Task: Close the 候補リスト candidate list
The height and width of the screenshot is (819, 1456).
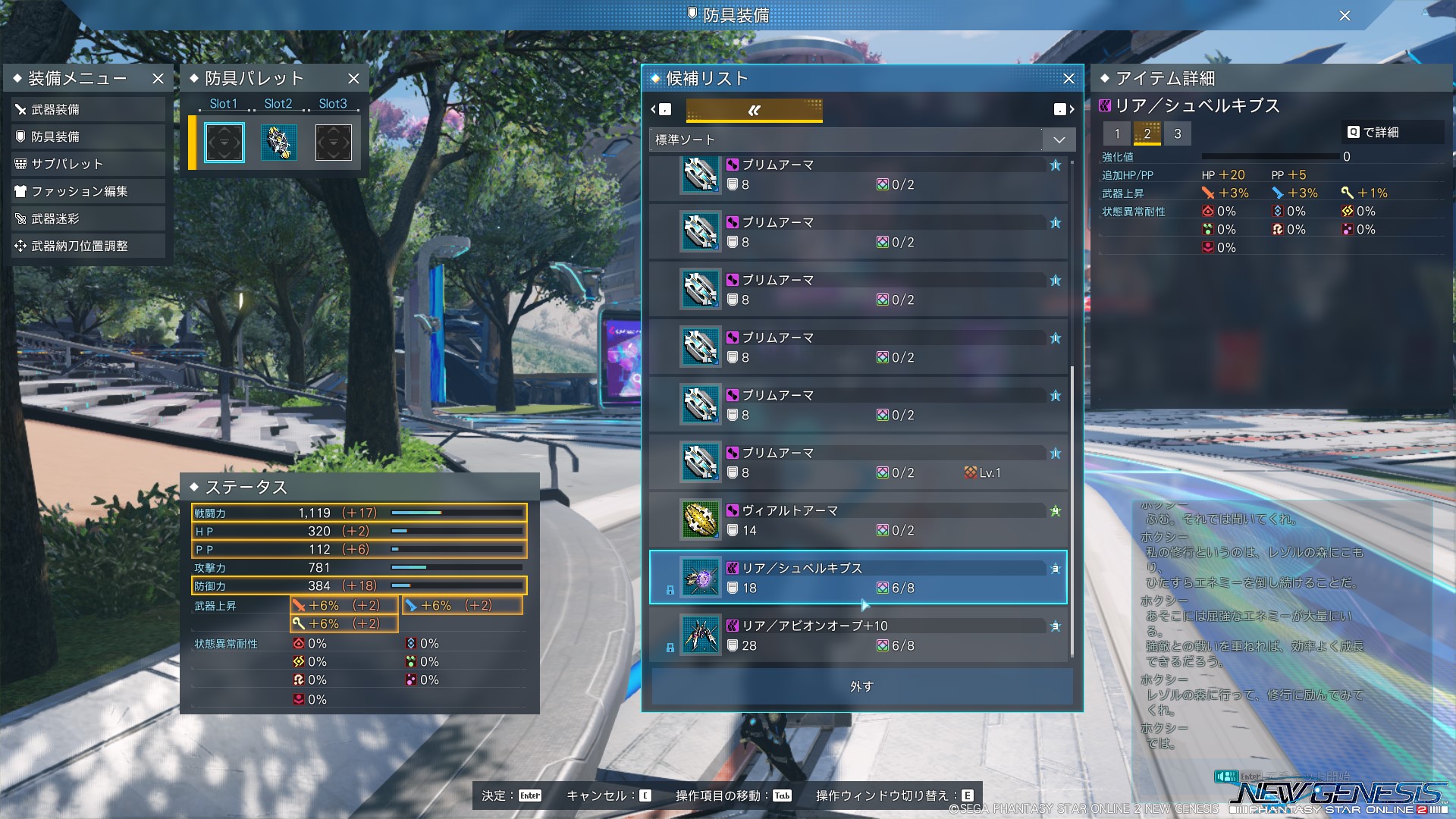Action: click(1068, 79)
